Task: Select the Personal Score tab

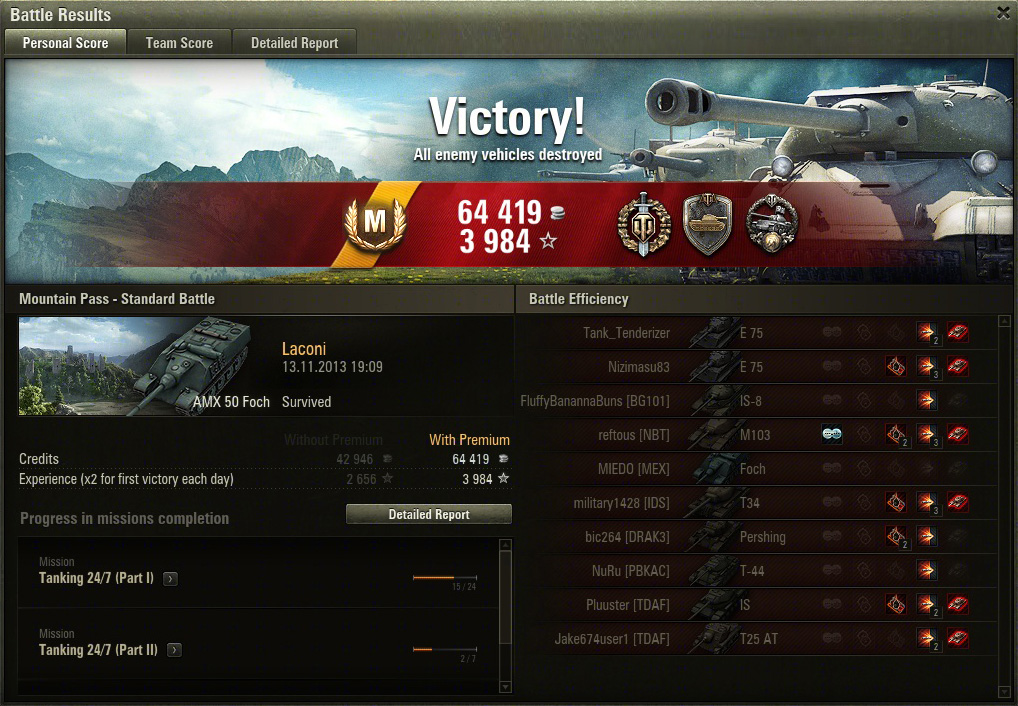Action: [x=65, y=43]
